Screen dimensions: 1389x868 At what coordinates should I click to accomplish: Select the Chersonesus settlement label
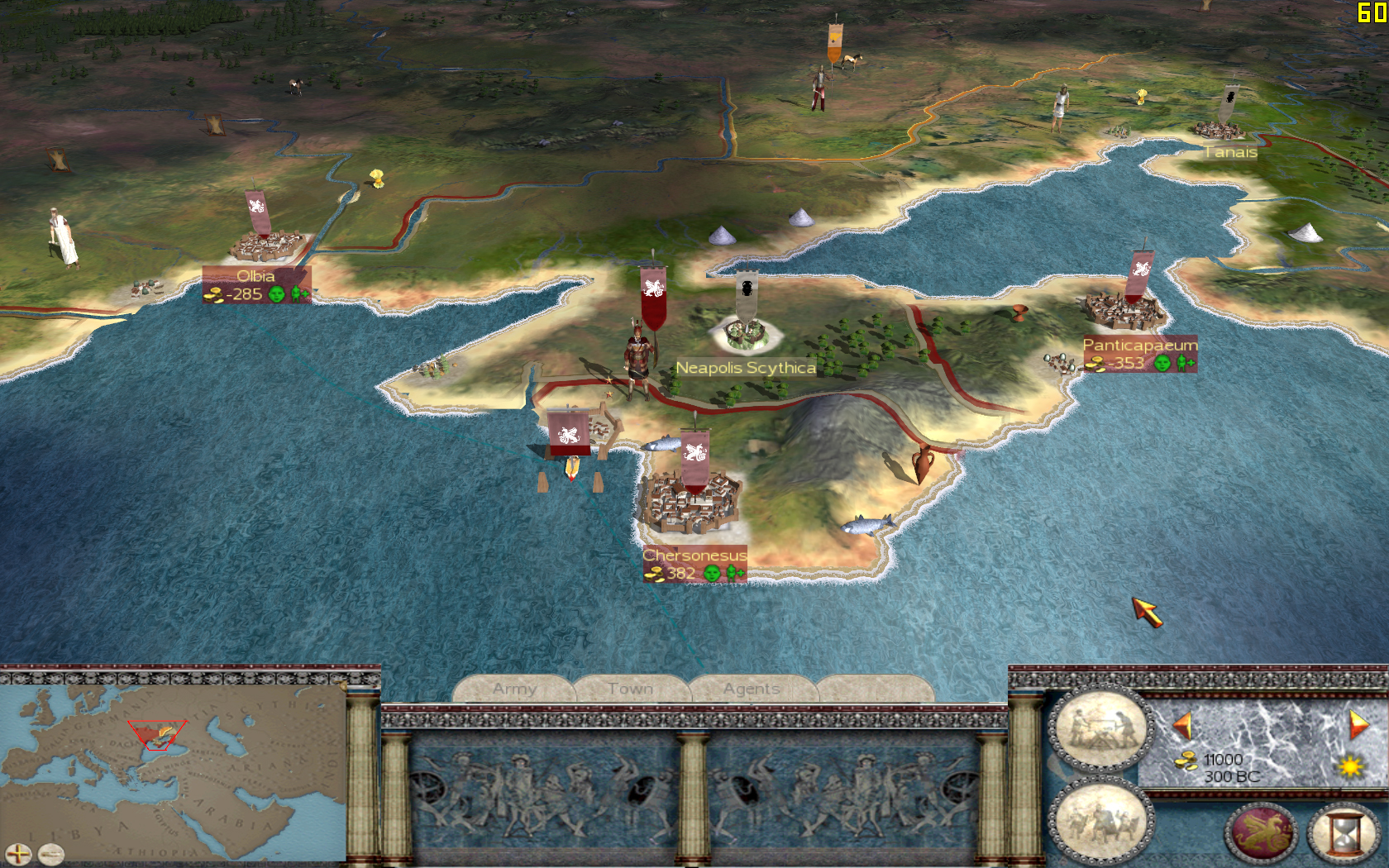(694, 556)
